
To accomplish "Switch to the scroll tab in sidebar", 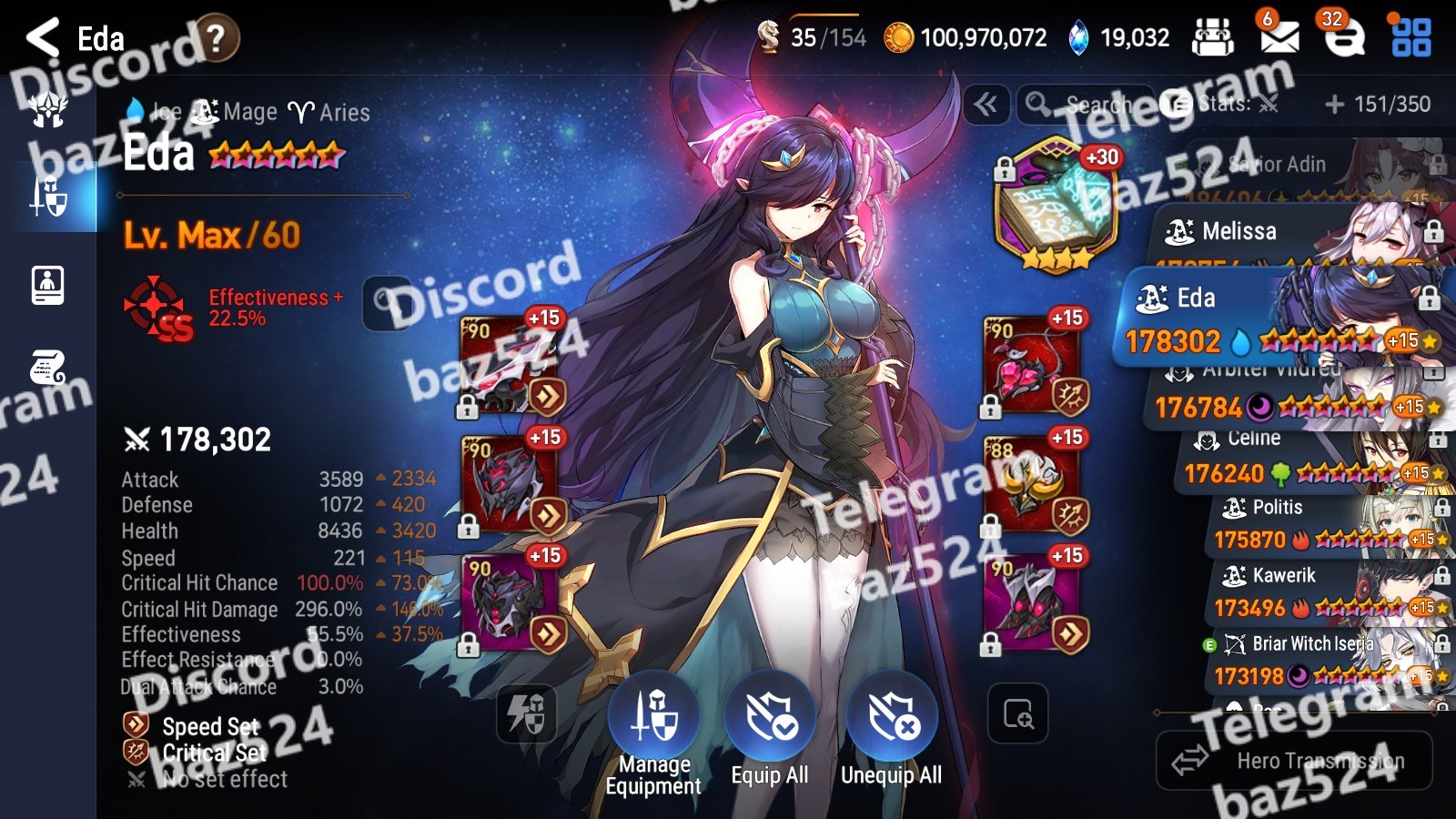I will click(47, 369).
